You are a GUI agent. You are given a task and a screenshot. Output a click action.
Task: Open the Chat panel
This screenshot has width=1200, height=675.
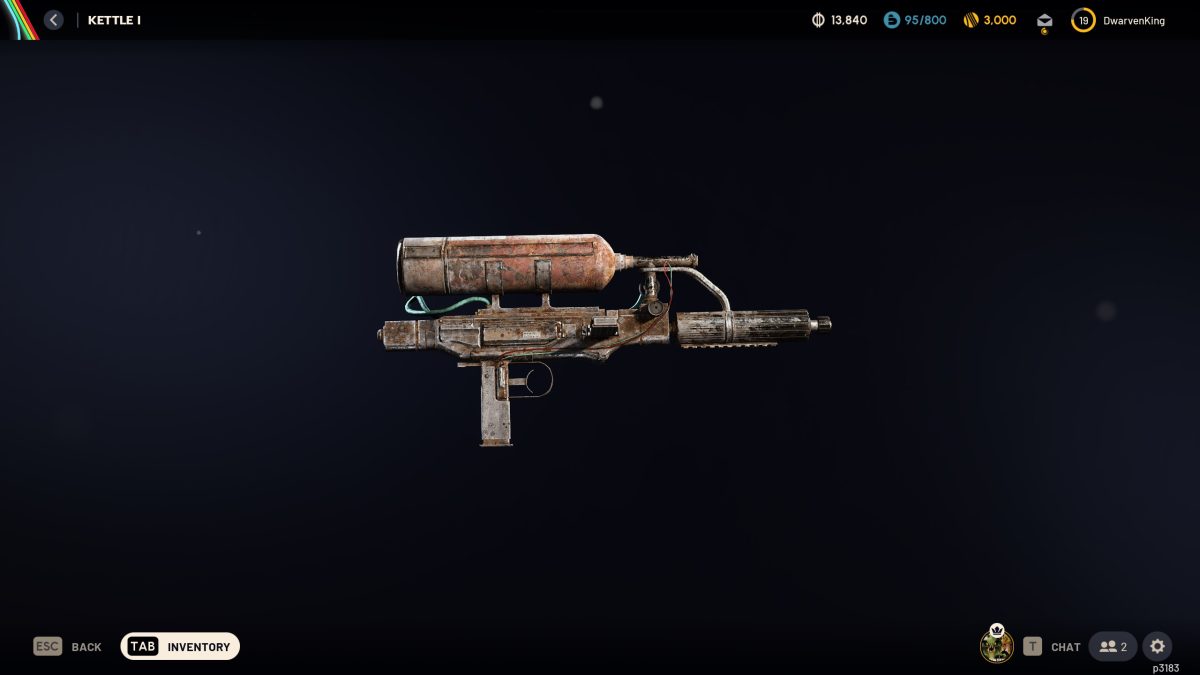click(x=1052, y=647)
